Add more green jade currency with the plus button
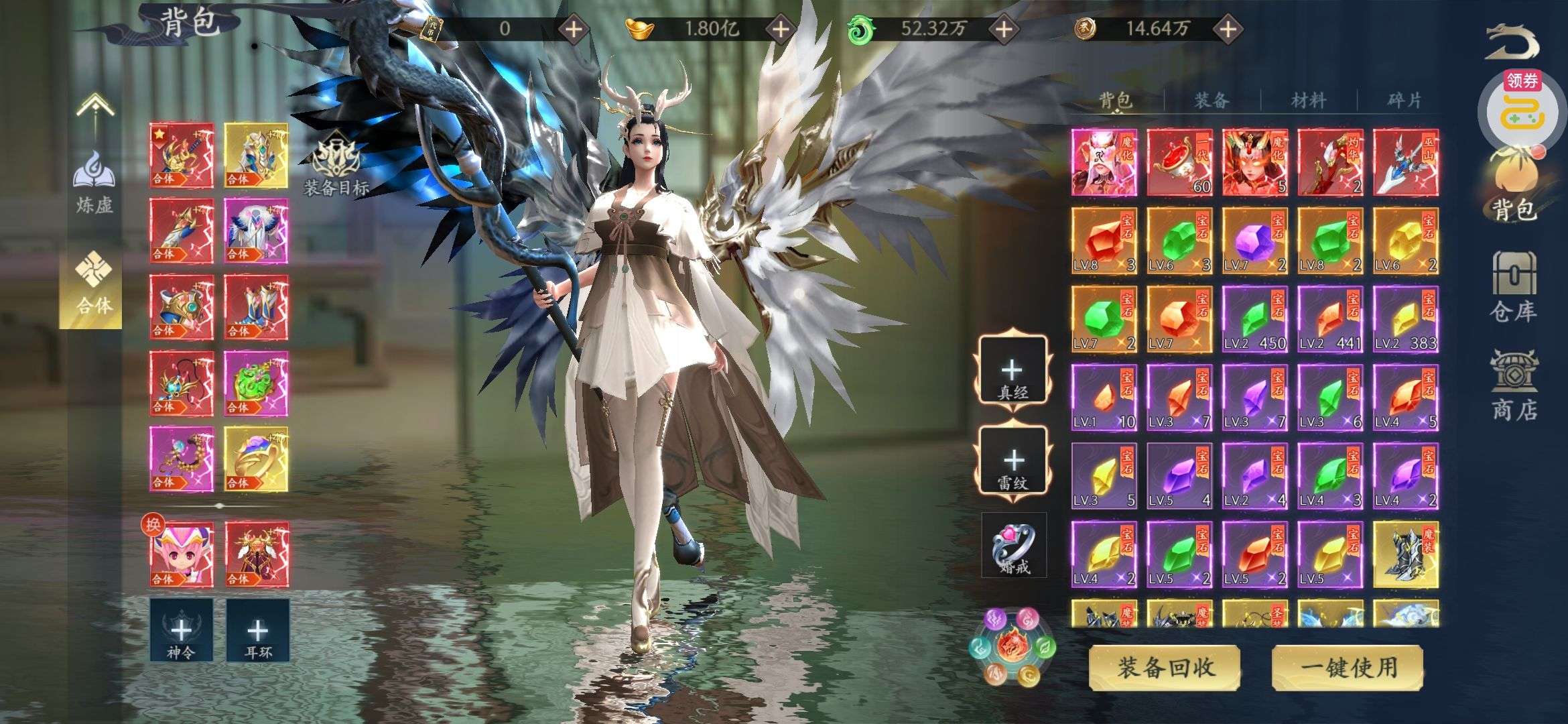The image size is (1568, 724). [x=1003, y=29]
